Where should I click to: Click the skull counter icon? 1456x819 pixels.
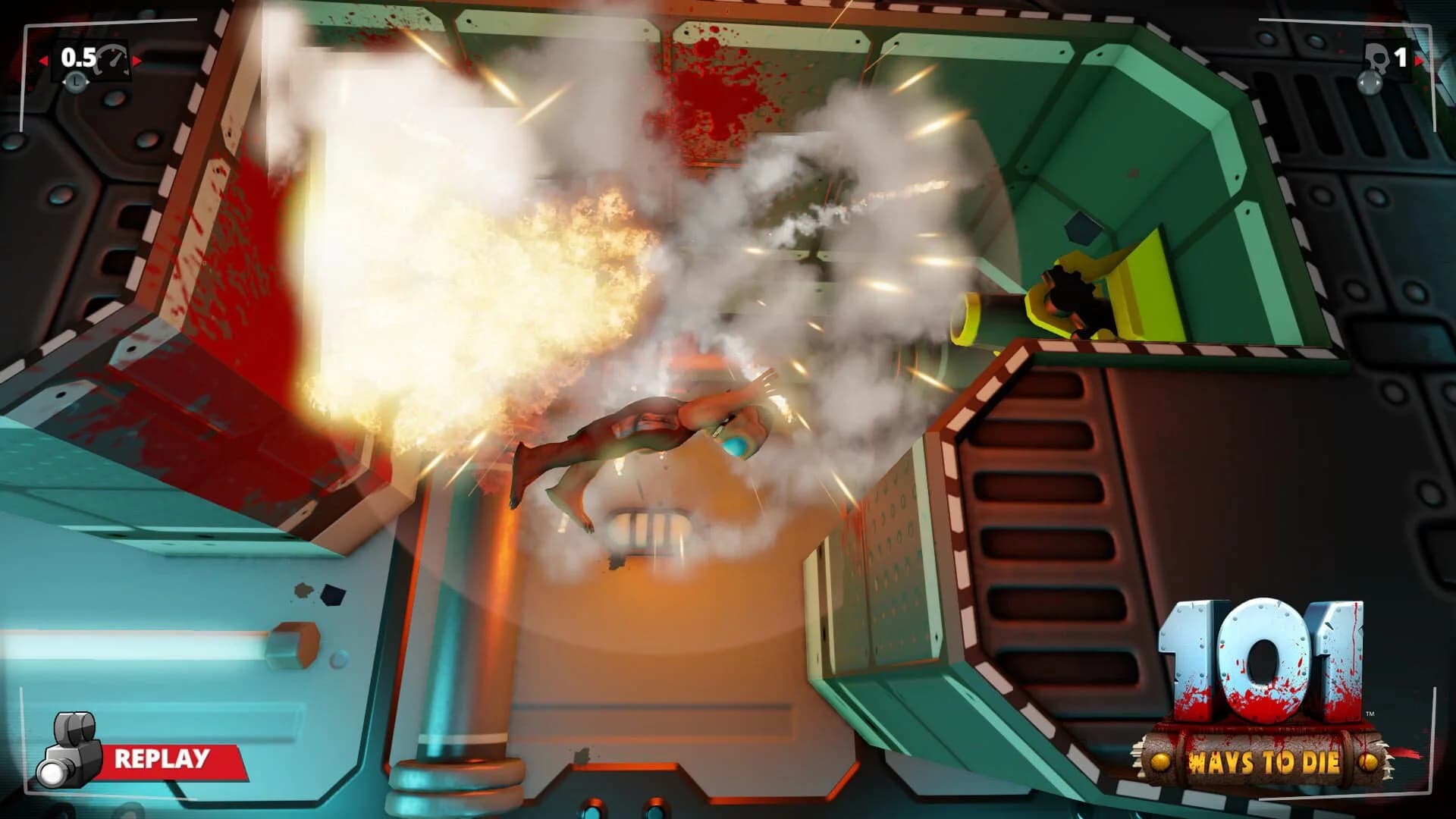click(x=1378, y=58)
